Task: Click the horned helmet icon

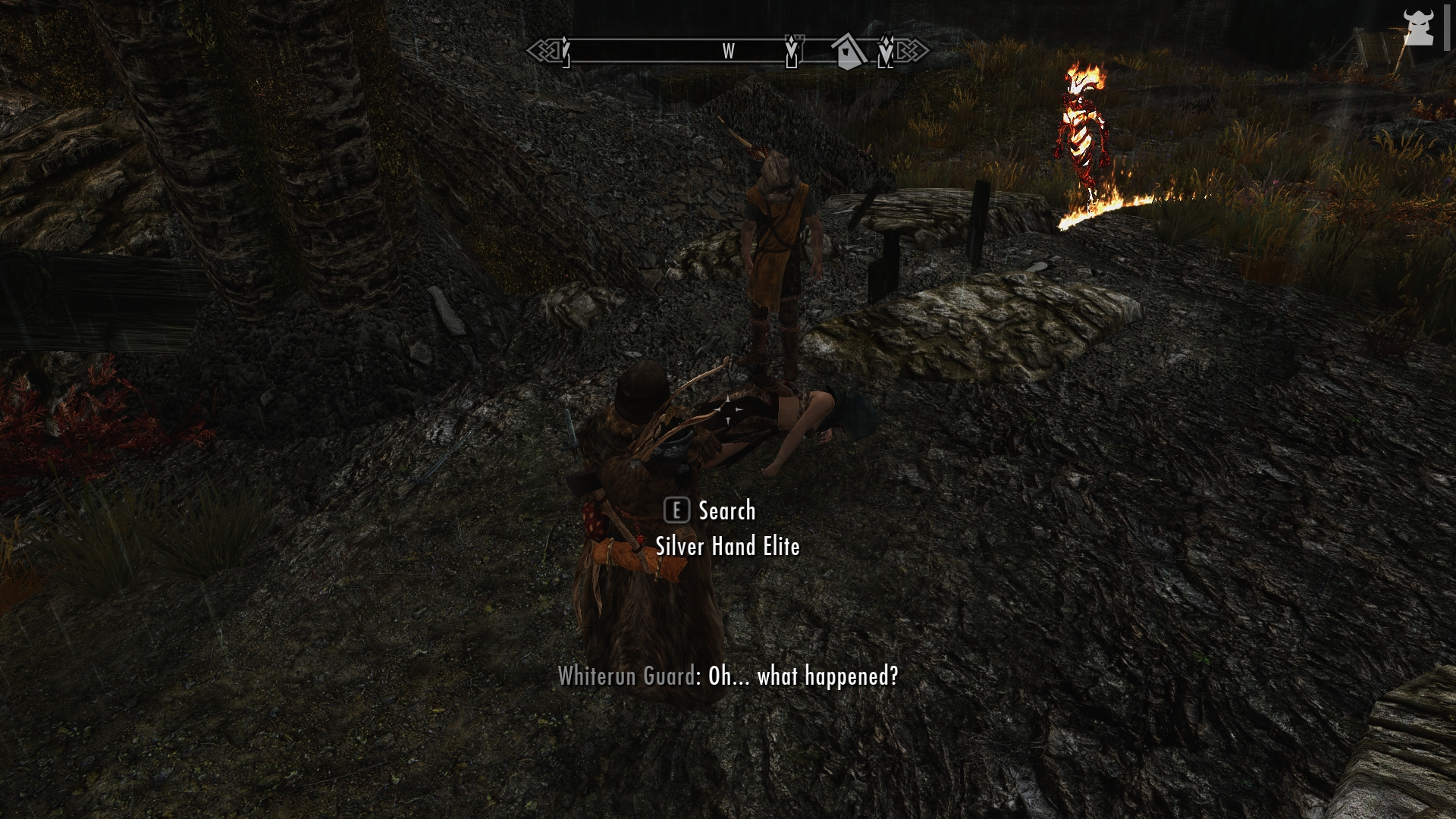Action: coord(1417,28)
